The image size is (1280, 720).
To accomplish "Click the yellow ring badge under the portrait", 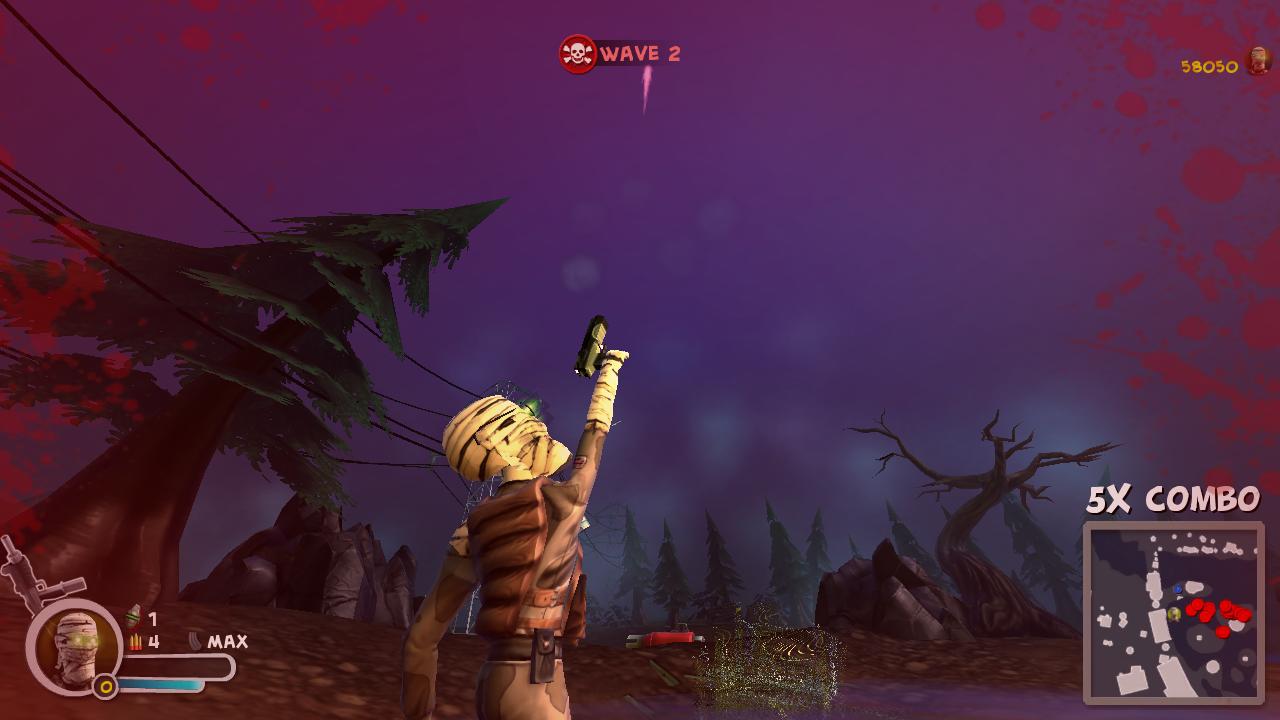I will pos(105,685).
